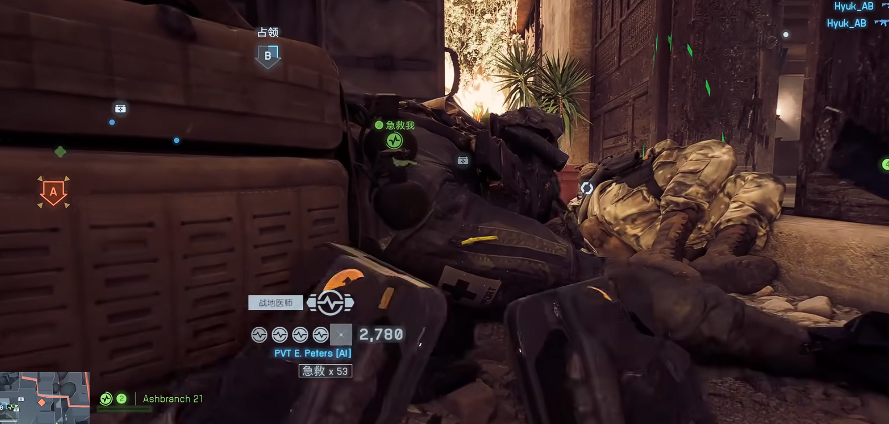
Task: Select the defibrillator heartbeat icon beside 战地医师
Action: tap(331, 302)
